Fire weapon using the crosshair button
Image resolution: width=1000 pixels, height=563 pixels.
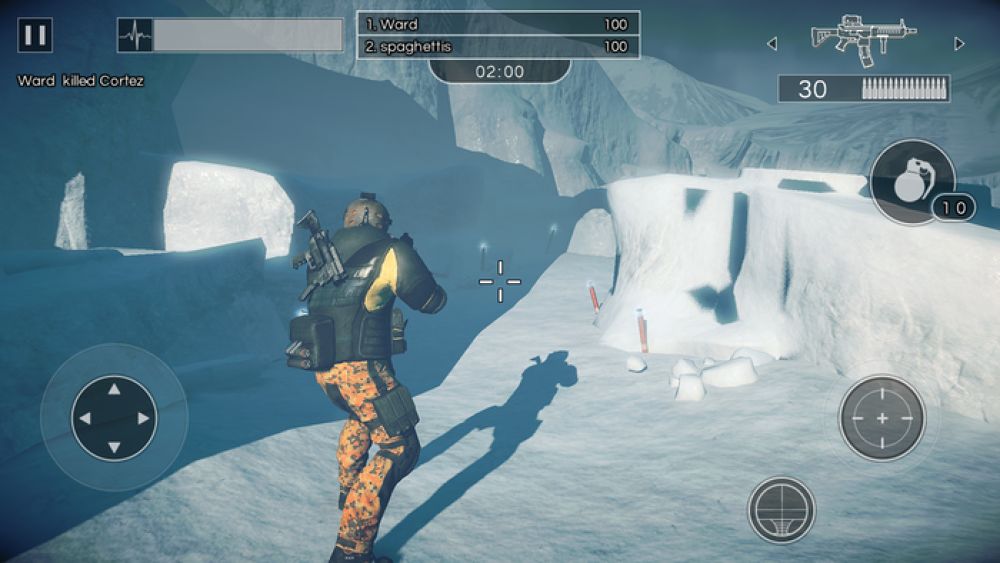pyautogui.click(x=881, y=417)
